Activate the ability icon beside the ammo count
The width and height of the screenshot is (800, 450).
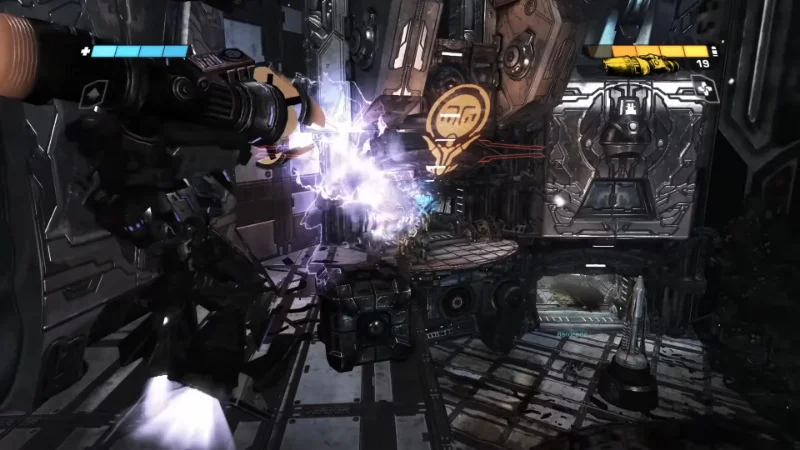pyautogui.click(x=705, y=90)
